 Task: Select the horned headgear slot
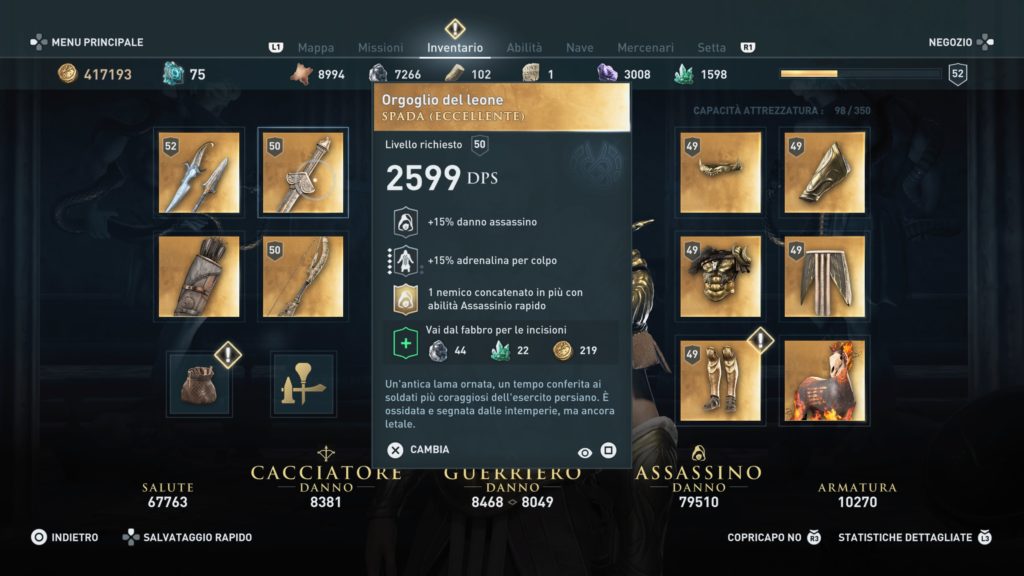pyautogui.click(x=720, y=173)
